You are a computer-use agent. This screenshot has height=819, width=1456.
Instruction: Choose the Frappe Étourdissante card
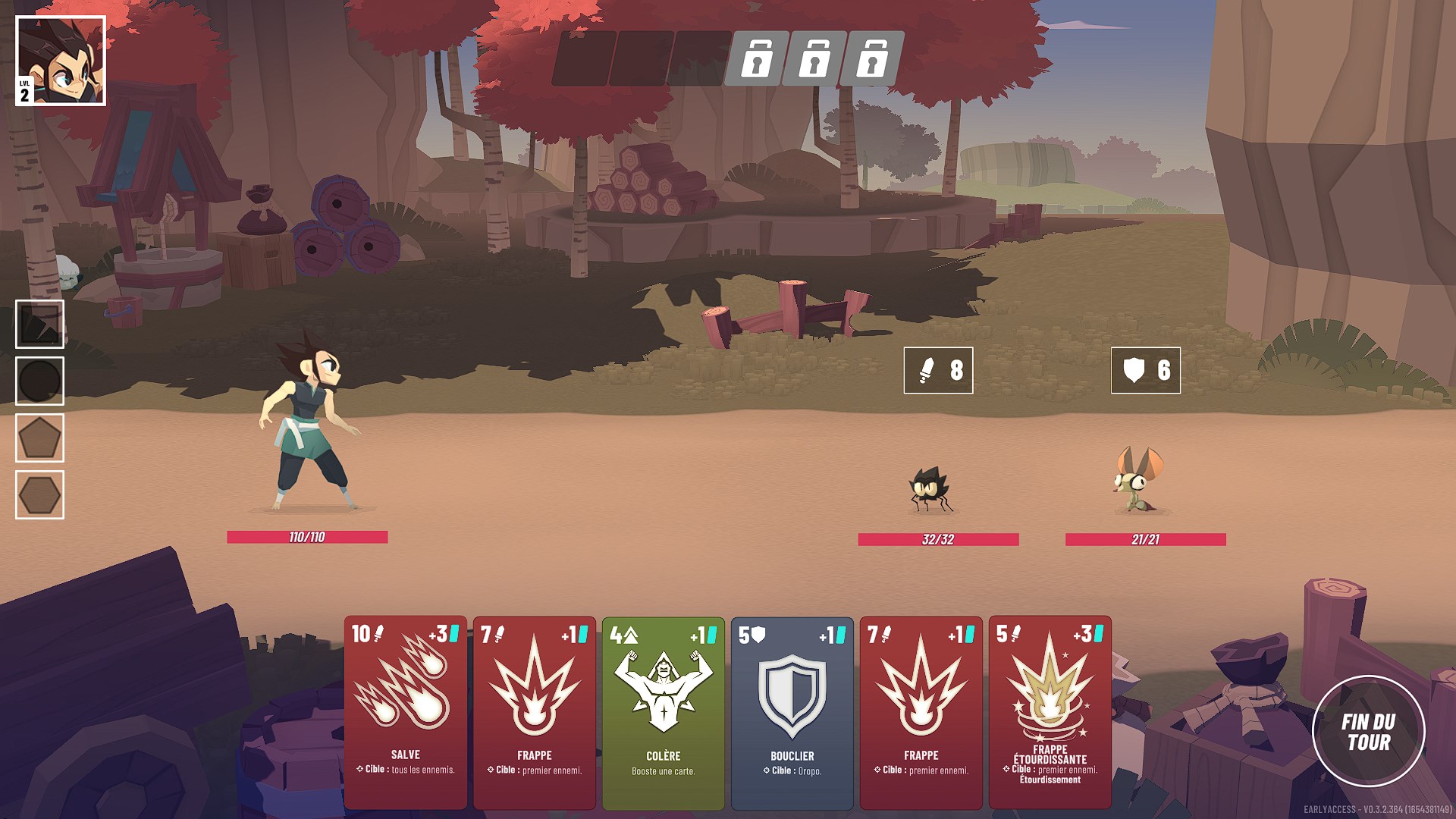(x=1050, y=711)
